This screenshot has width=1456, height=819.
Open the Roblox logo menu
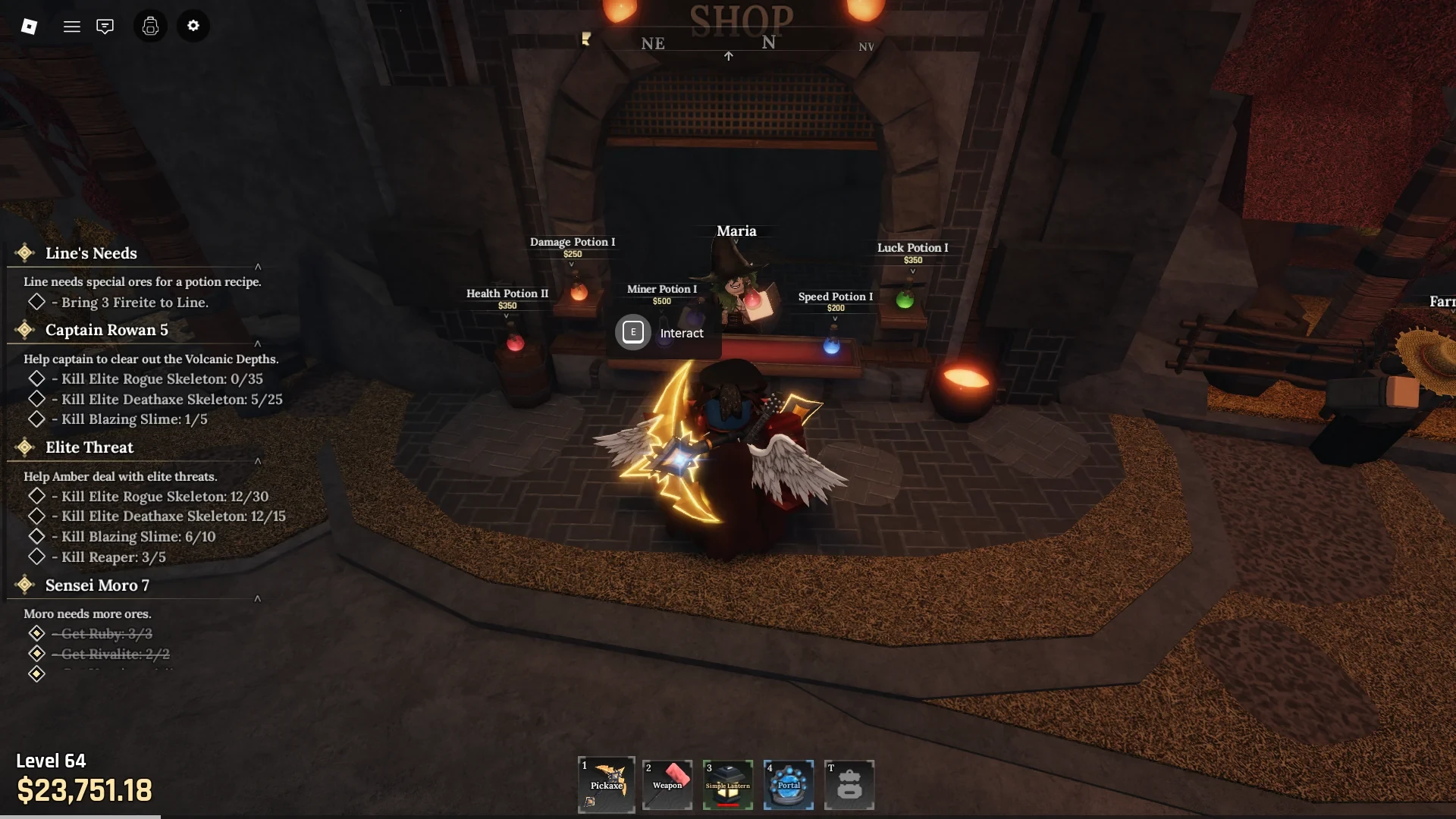point(30,27)
